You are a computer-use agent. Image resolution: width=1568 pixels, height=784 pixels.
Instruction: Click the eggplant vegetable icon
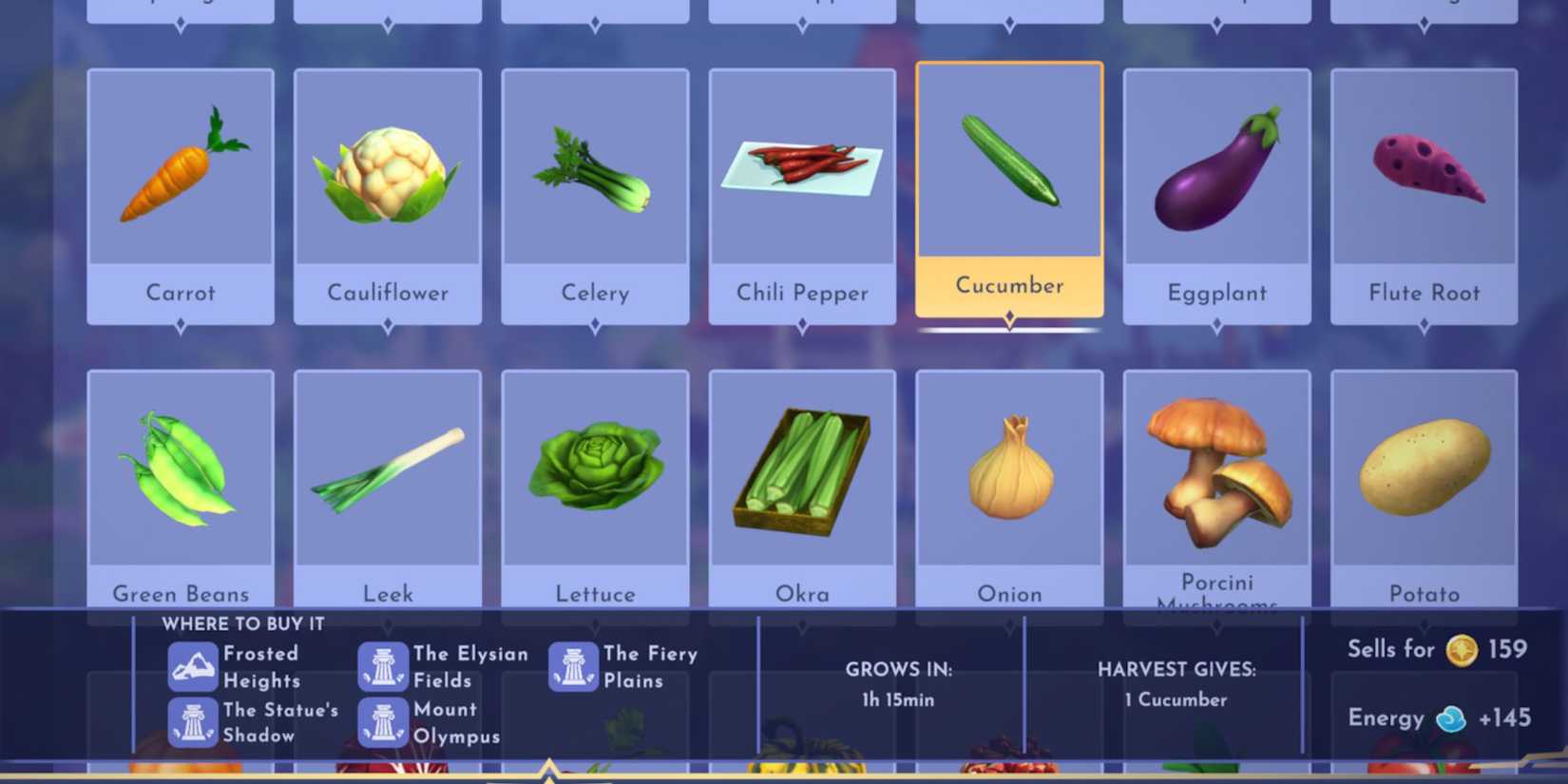point(1217,171)
